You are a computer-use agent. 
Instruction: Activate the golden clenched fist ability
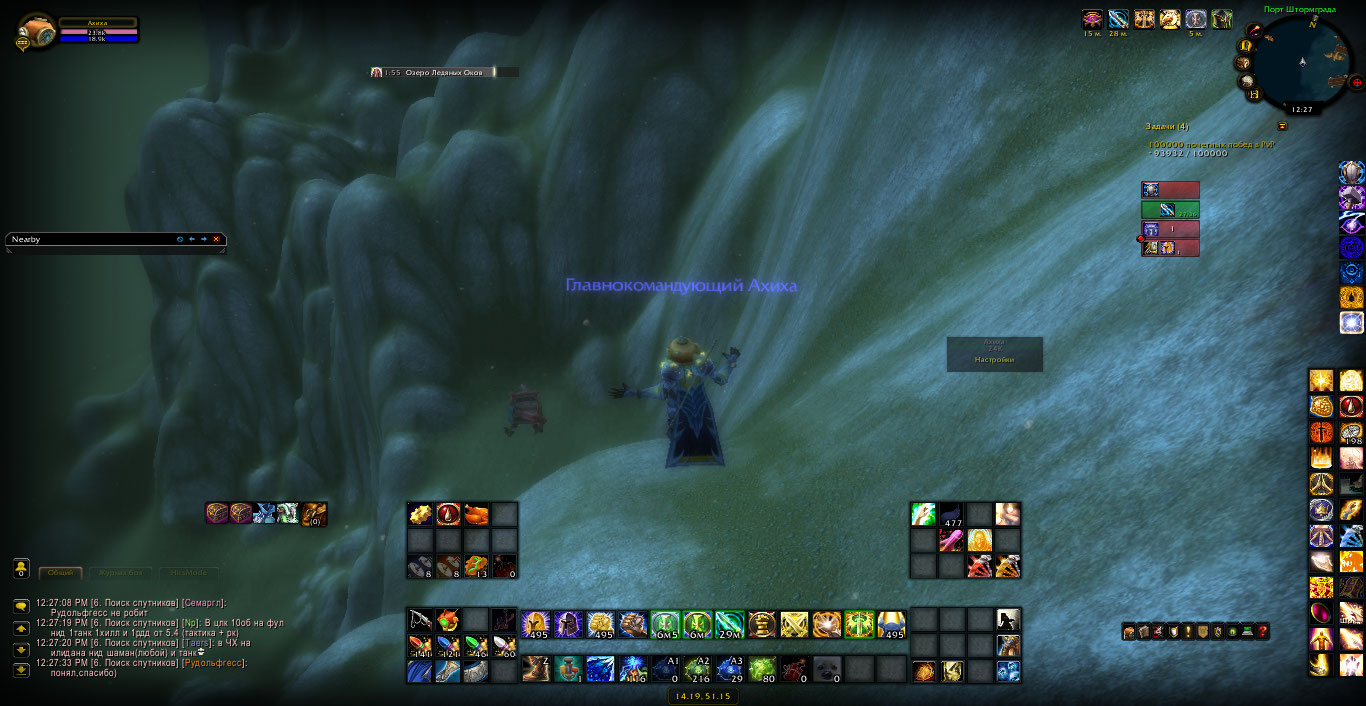tap(601, 625)
